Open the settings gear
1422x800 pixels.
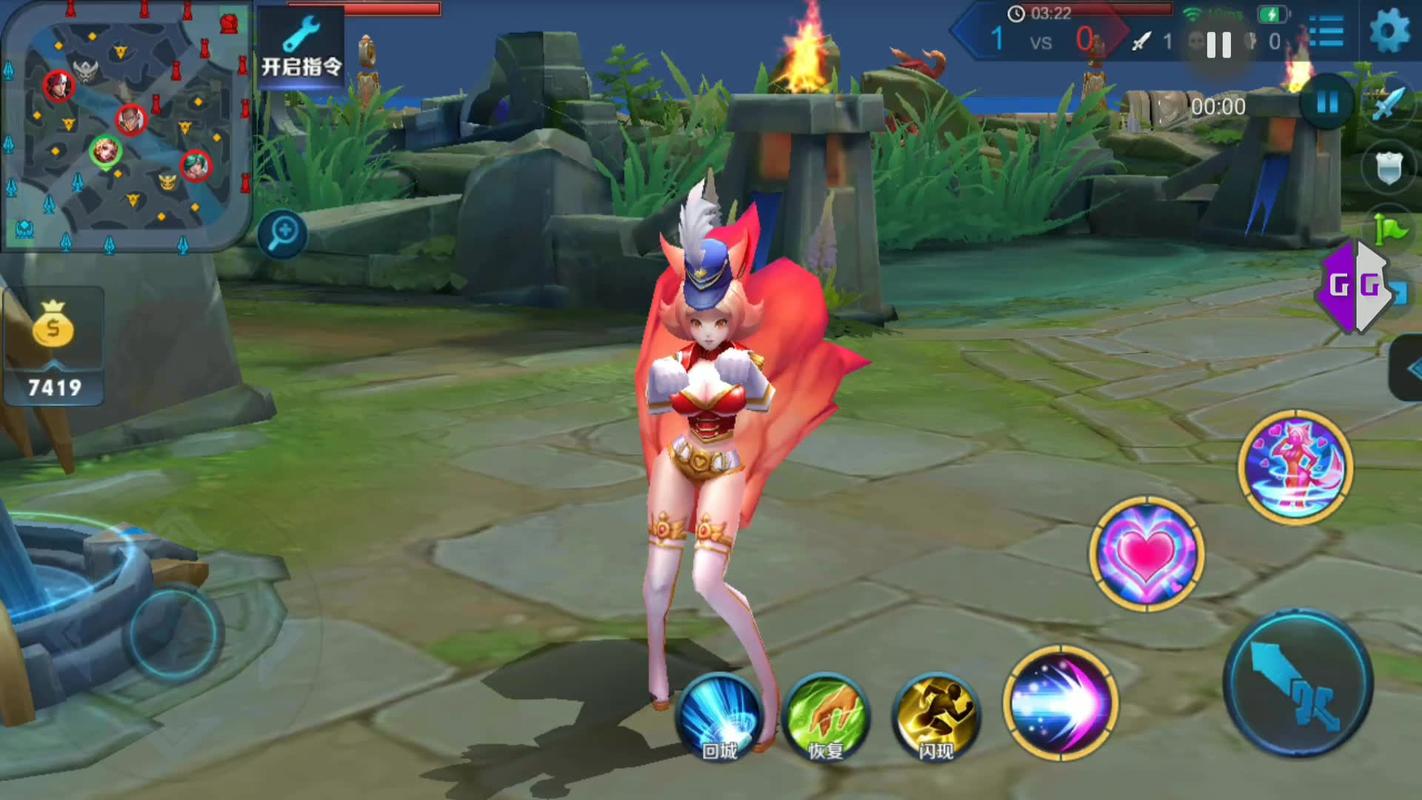coord(1389,31)
